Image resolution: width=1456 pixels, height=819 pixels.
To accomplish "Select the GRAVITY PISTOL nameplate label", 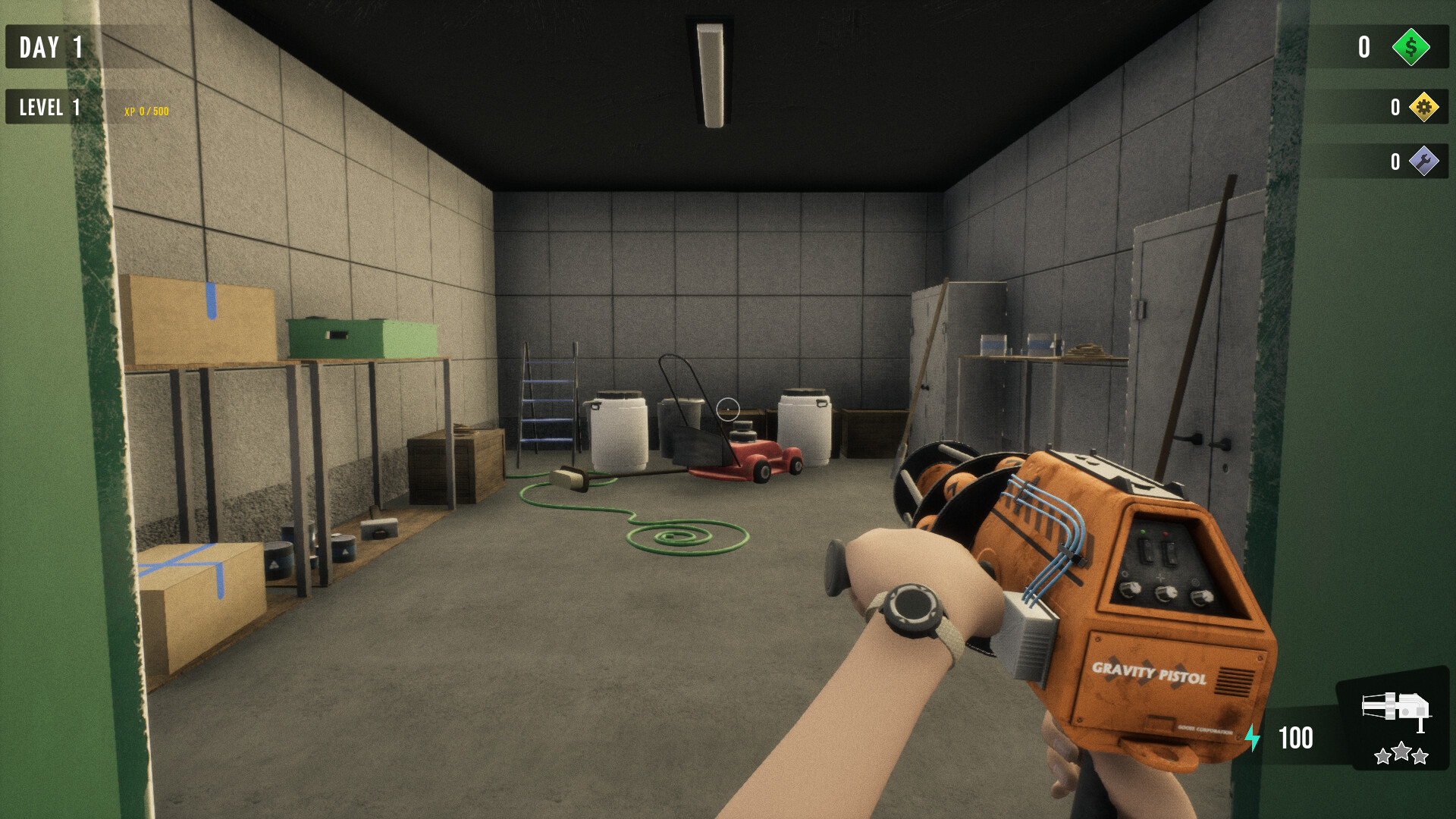I will [x=1150, y=673].
